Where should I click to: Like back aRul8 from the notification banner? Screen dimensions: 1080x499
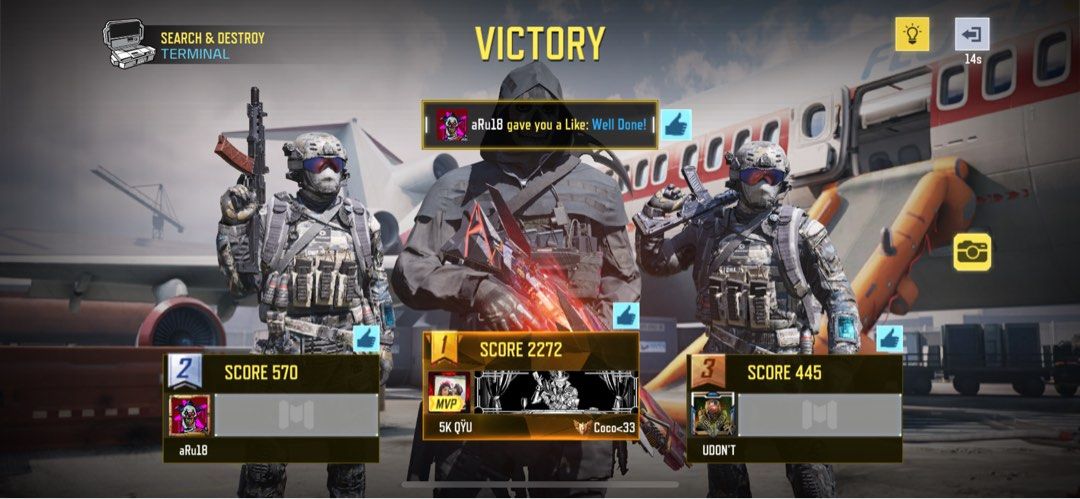[x=676, y=125]
